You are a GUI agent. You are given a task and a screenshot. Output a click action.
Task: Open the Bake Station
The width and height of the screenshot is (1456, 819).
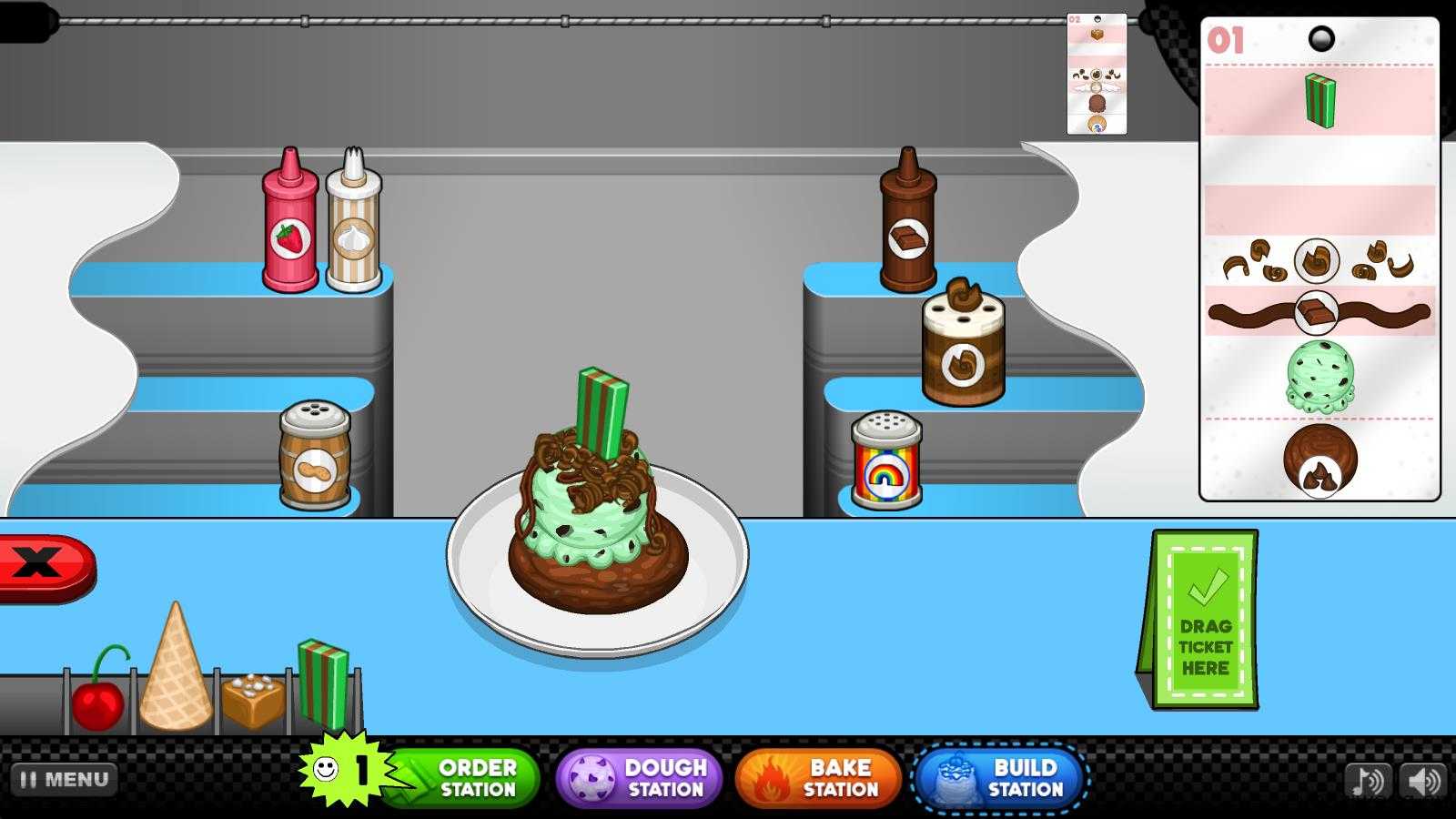tap(818, 778)
